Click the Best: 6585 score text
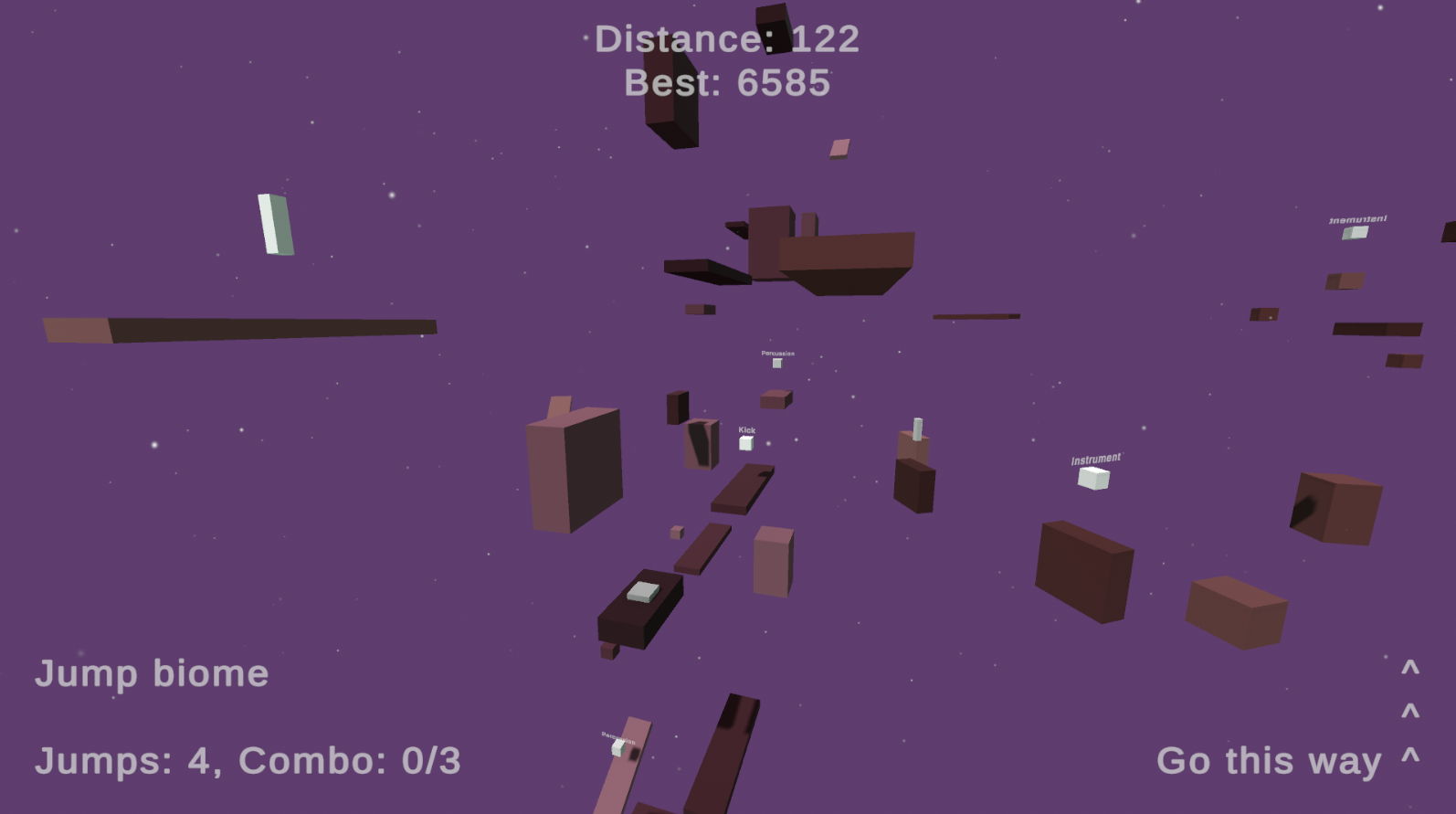 pyautogui.click(x=726, y=83)
